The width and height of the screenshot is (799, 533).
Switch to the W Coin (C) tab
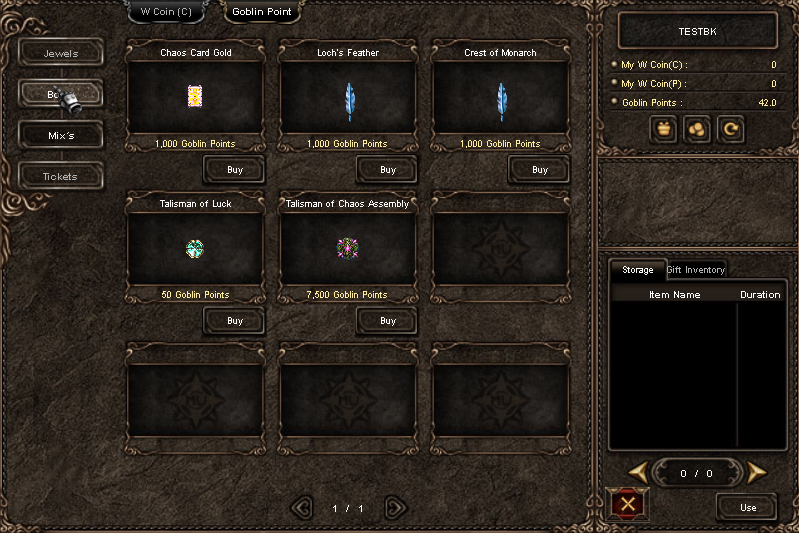pyautogui.click(x=166, y=12)
